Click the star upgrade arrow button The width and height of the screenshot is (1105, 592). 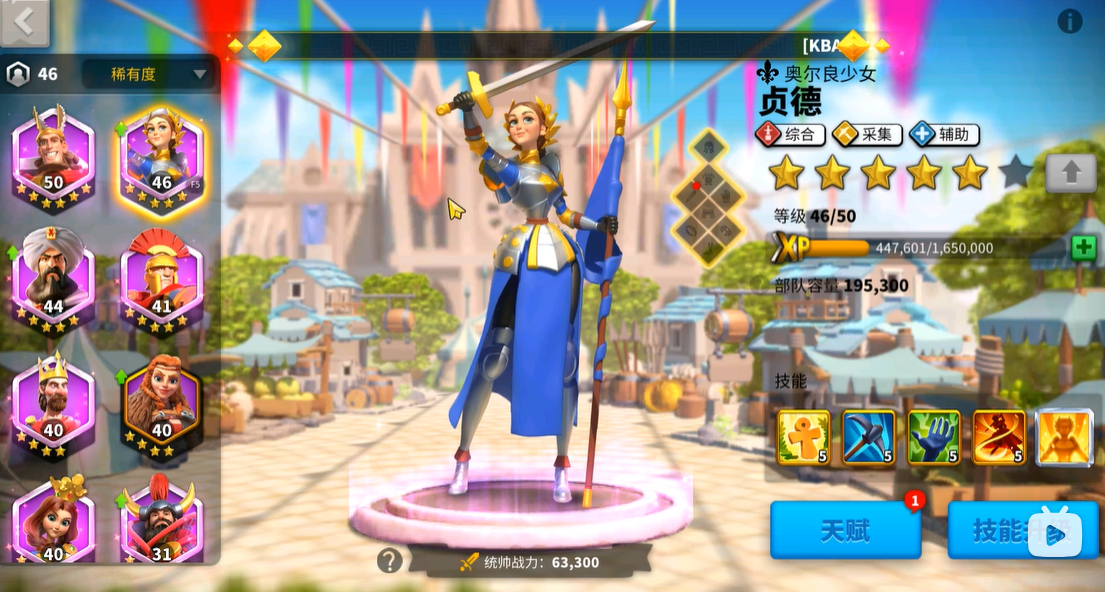click(x=1071, y=173)
